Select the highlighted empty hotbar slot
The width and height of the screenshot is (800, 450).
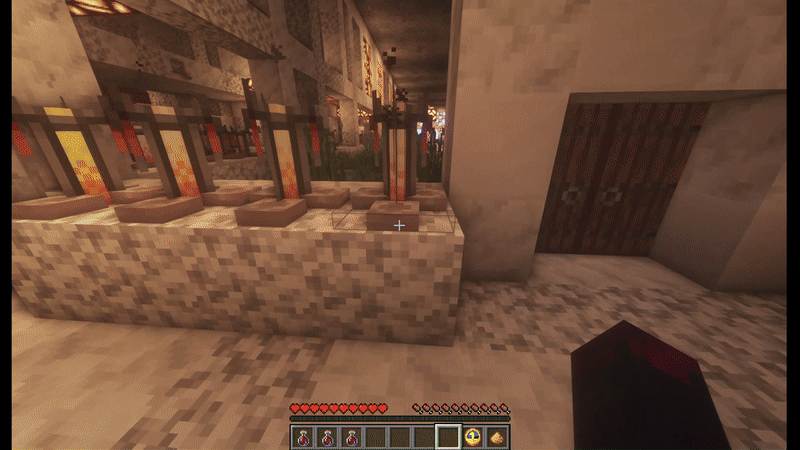tap(448, 437)
